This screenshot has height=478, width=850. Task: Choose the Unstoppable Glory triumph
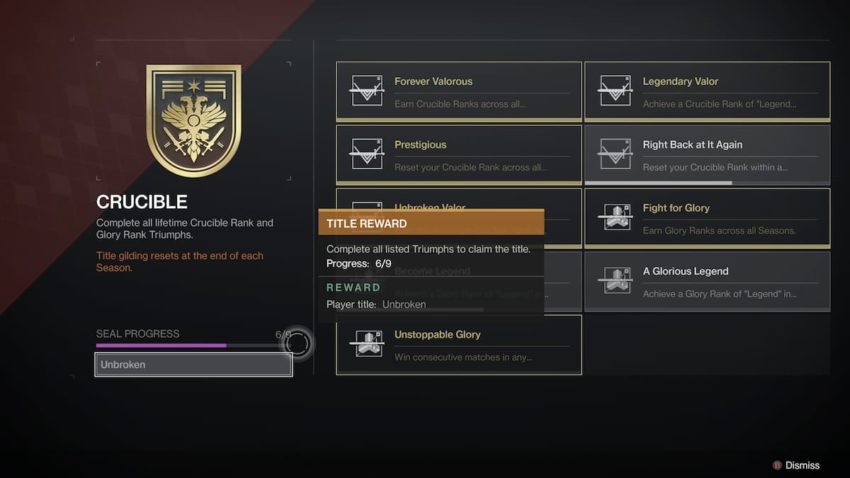[x=458, y=345]
